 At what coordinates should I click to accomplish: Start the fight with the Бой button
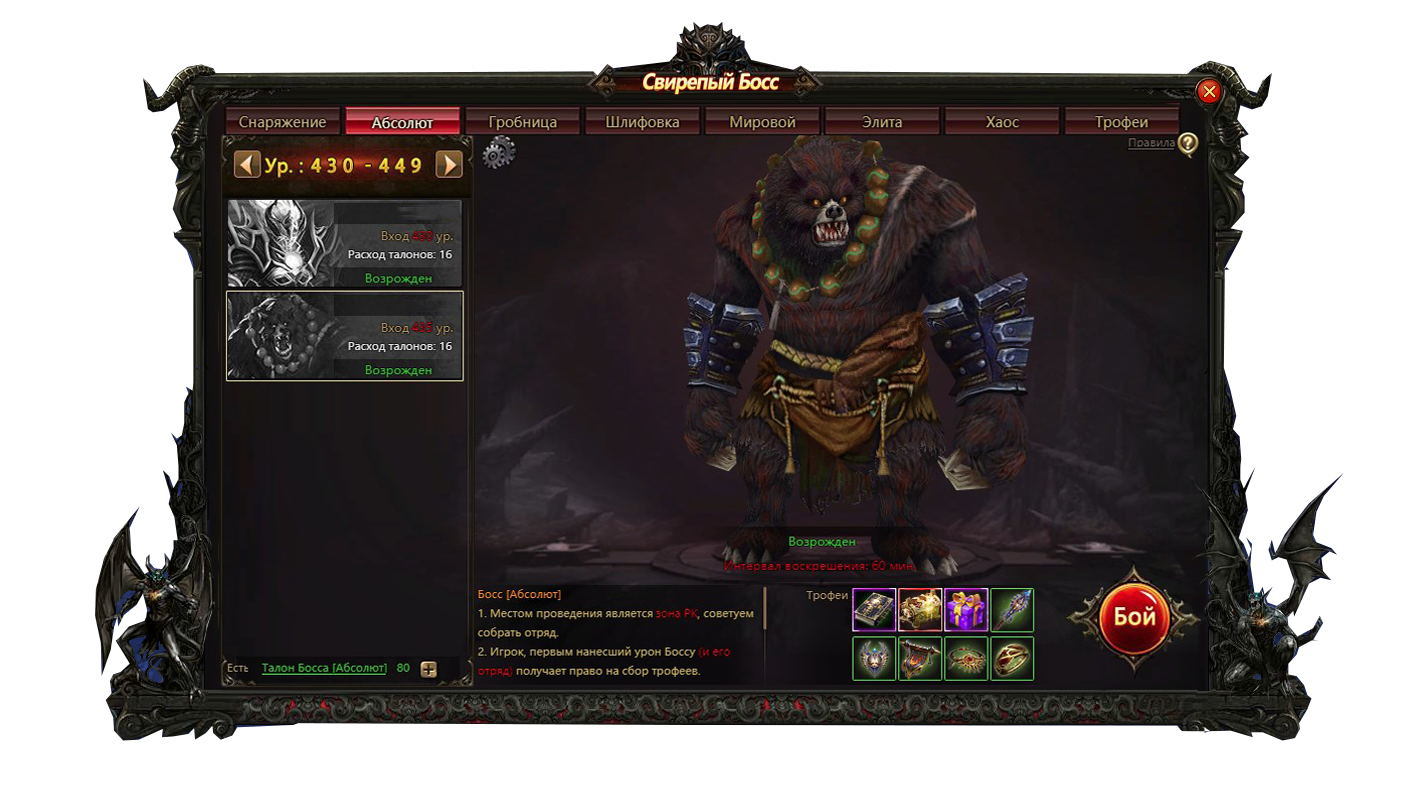coord(1134,617)
